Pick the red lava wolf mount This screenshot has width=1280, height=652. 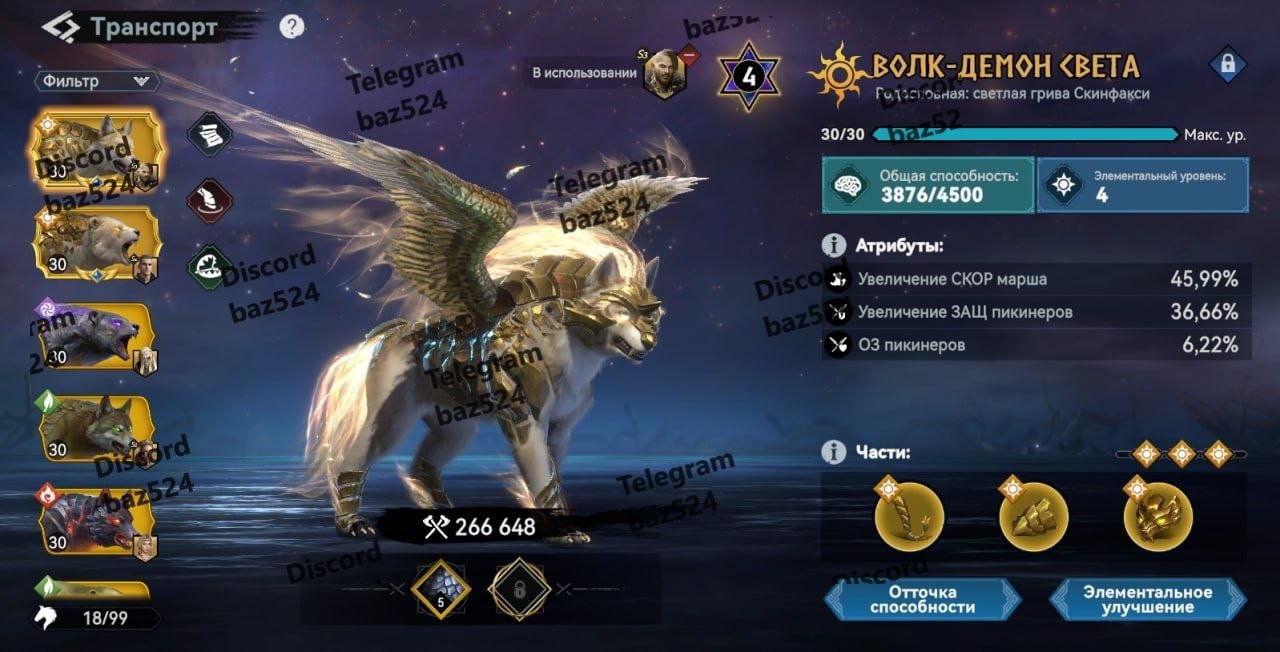(96, 518)
